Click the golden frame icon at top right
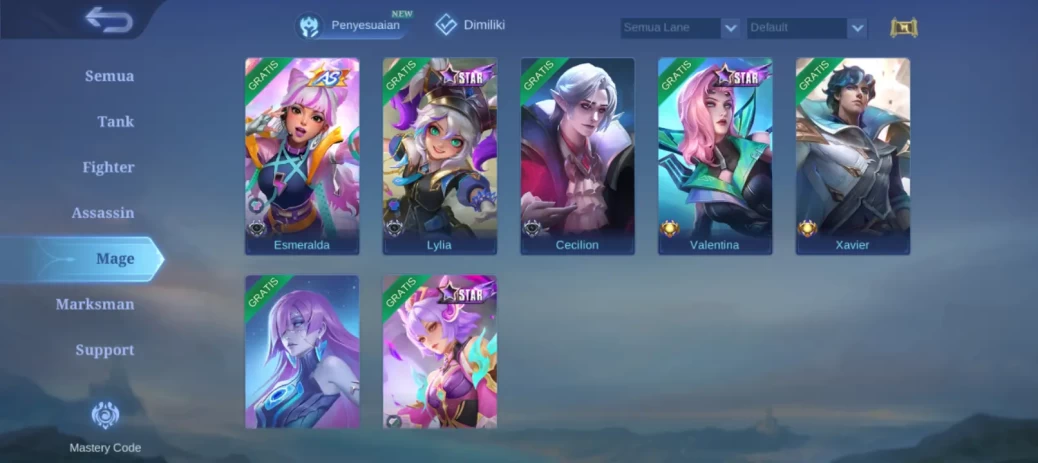This screenshot has width=1038, height=463. 904,28
